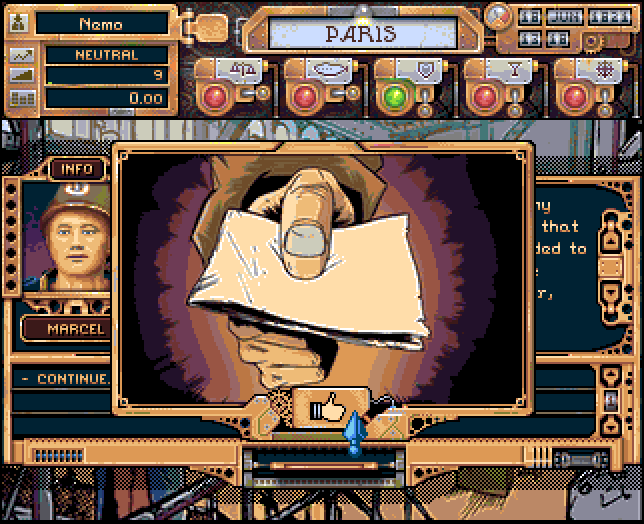644x524 pixels.
Task: Click Marcel's portrait
Action: [x=67, y=238]
